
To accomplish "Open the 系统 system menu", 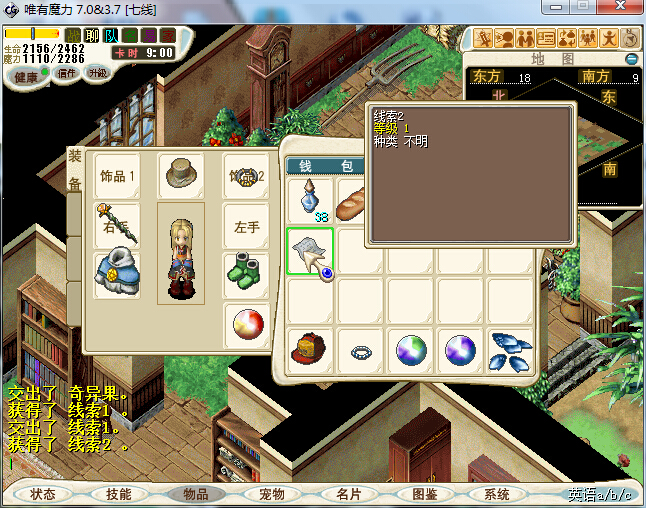I will pyautogui.click(x=497, y=494).
